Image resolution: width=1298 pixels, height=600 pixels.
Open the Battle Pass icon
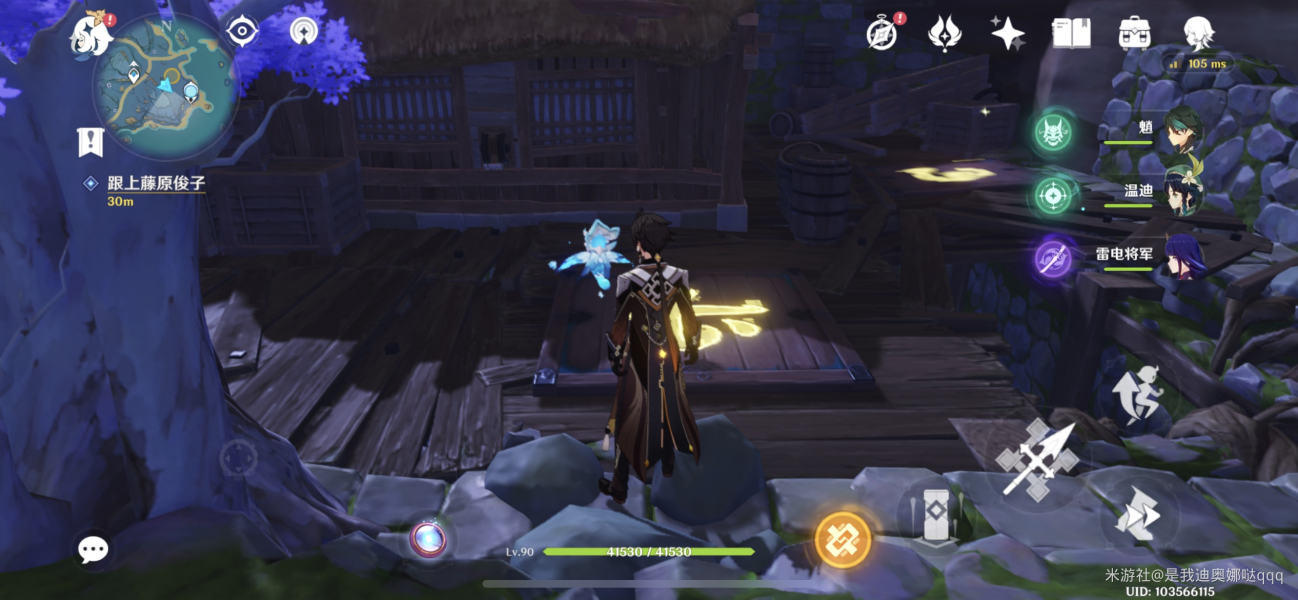pyautogui.click(x=945, y=34)
